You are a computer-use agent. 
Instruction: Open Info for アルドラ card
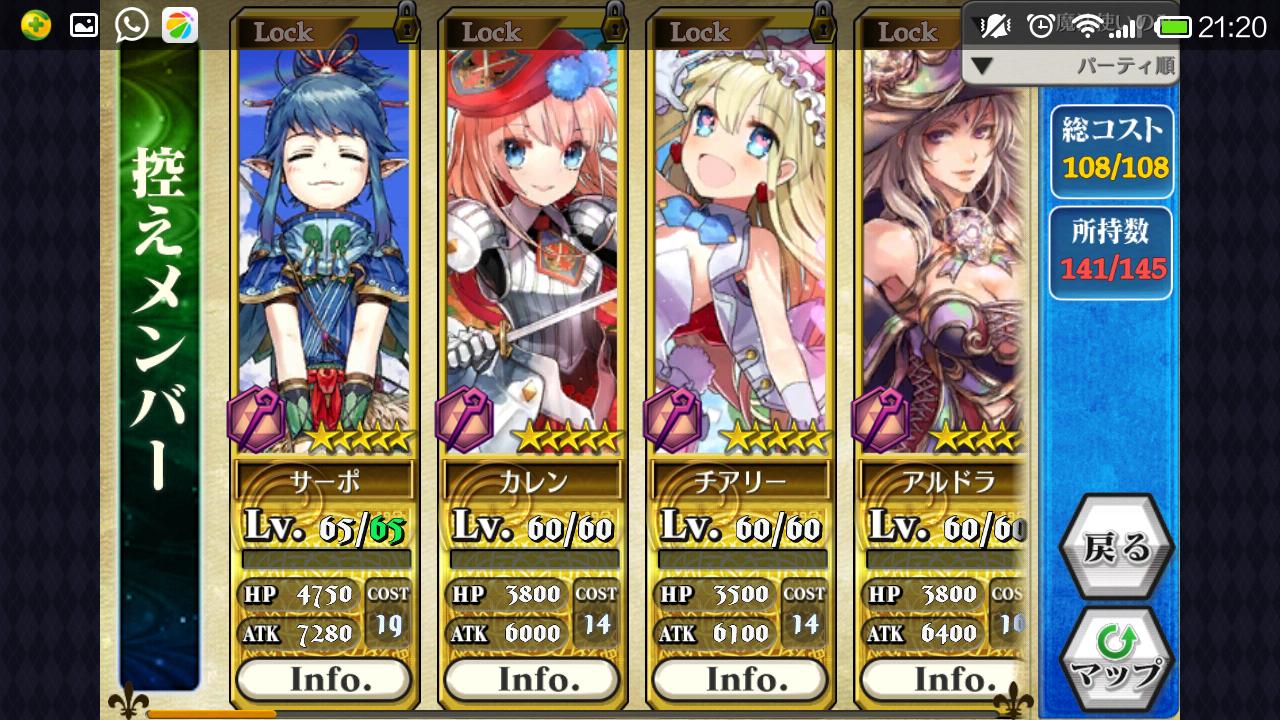pos(940,680)
